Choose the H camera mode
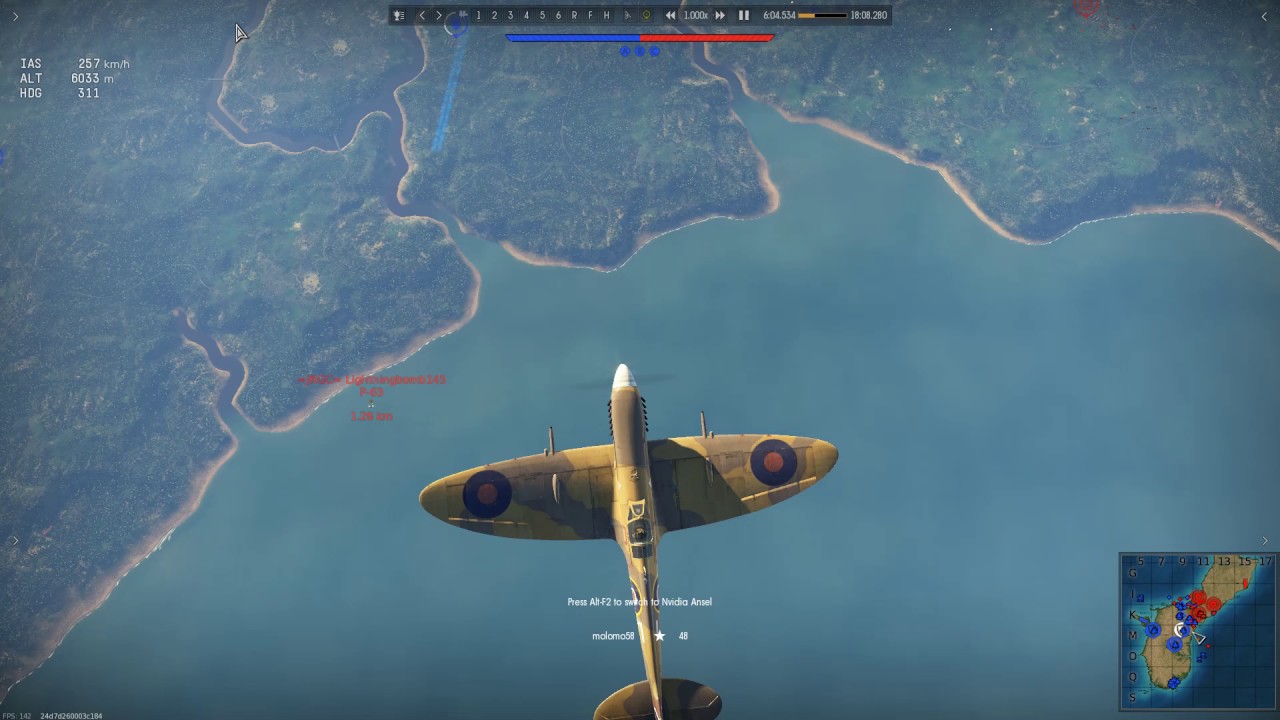 pyautogui.click(x=606, y=15)
